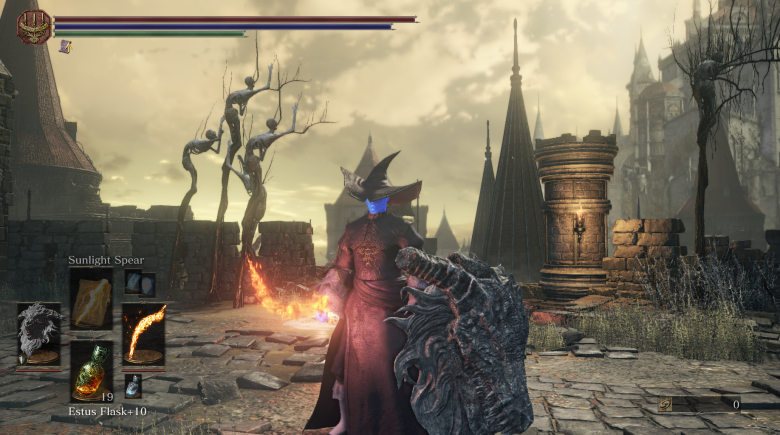Click the scroll buff status icon
Image resolution: width=780 pixels, height=435 pixels.
(65, 46)
